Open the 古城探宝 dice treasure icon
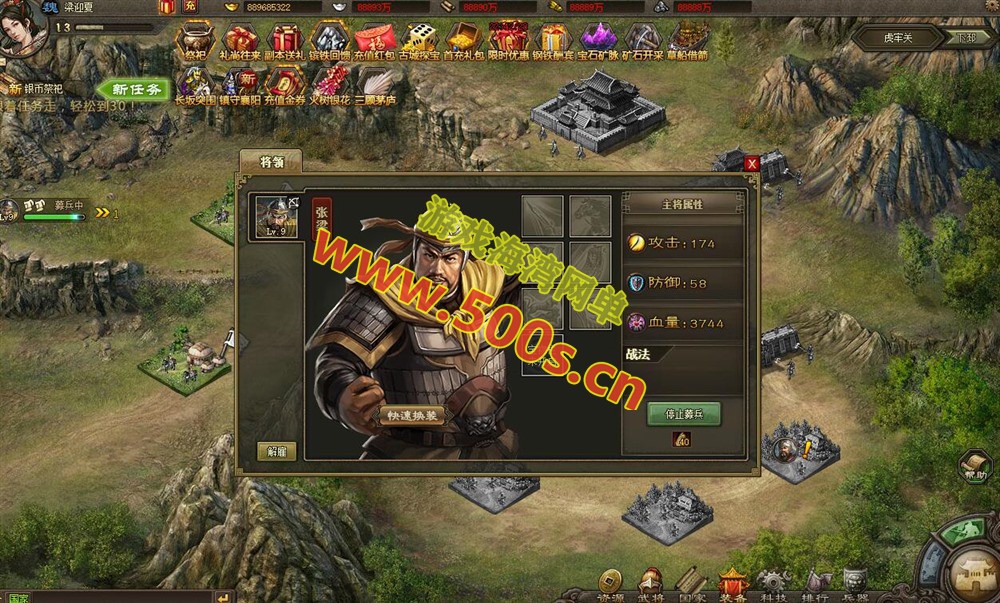 (419, 42)
